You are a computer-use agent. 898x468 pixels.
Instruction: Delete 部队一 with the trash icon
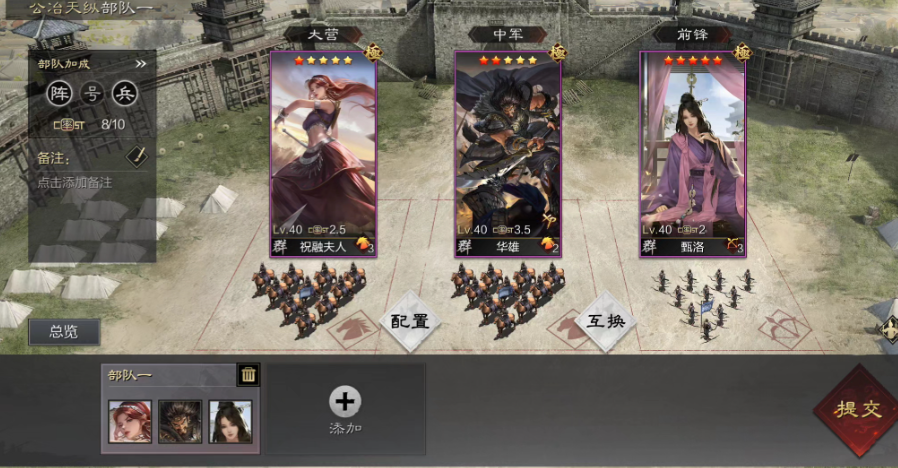coord(248,375)
